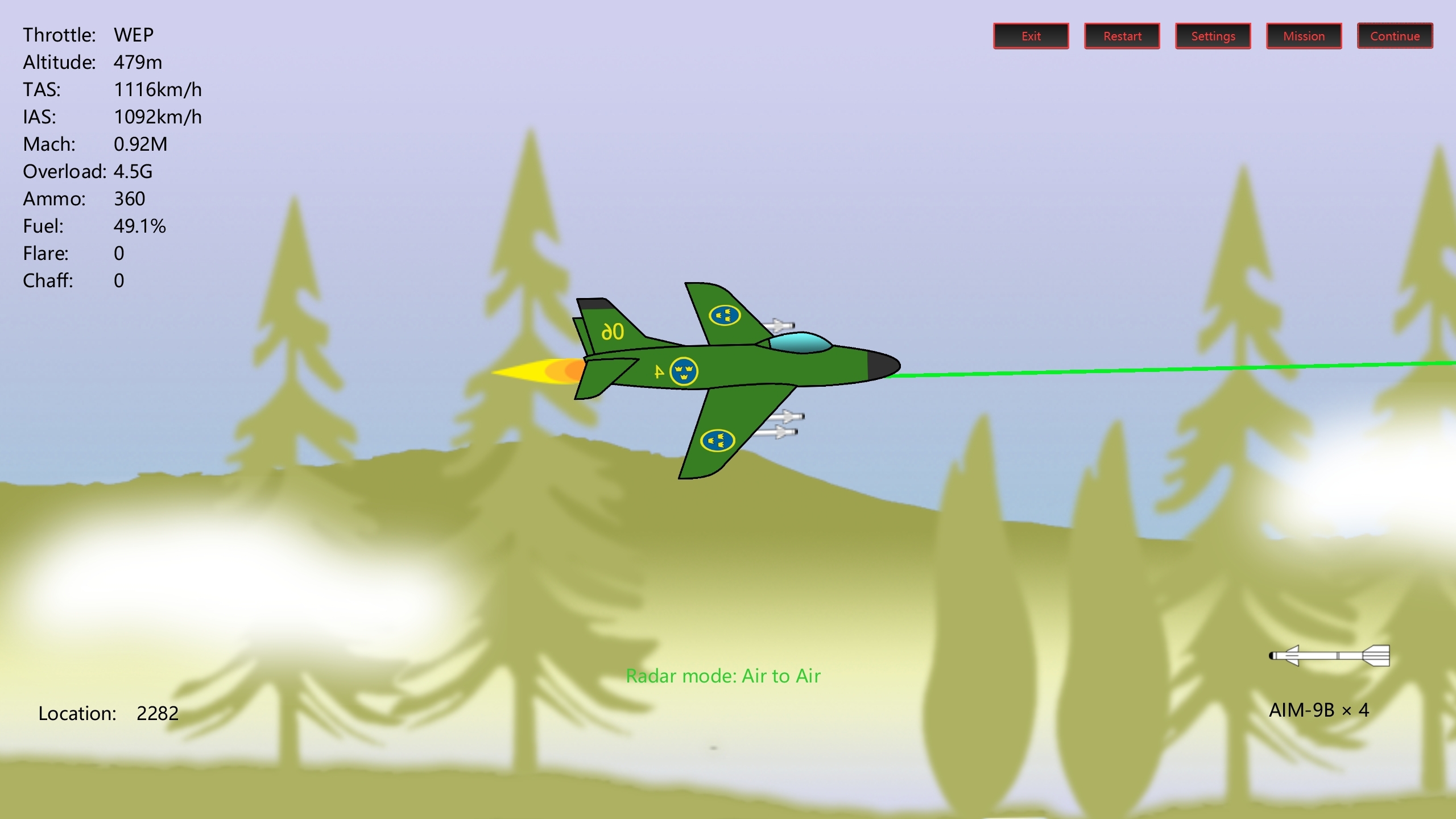
Task: Click the tail number 06 on the fin
Action: tap(613, 333)
